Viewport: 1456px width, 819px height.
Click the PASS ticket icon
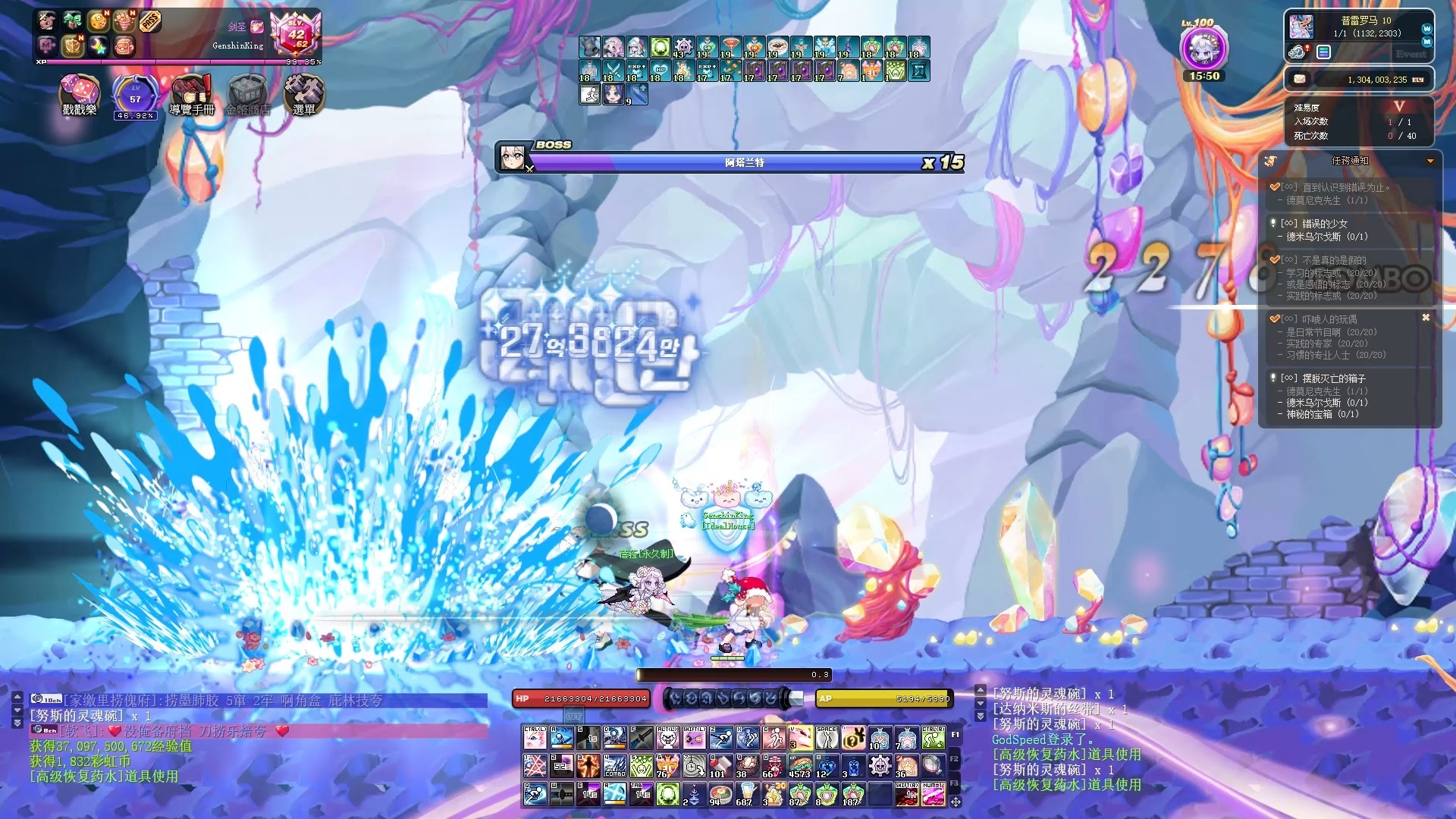click(x=150, y=22)
